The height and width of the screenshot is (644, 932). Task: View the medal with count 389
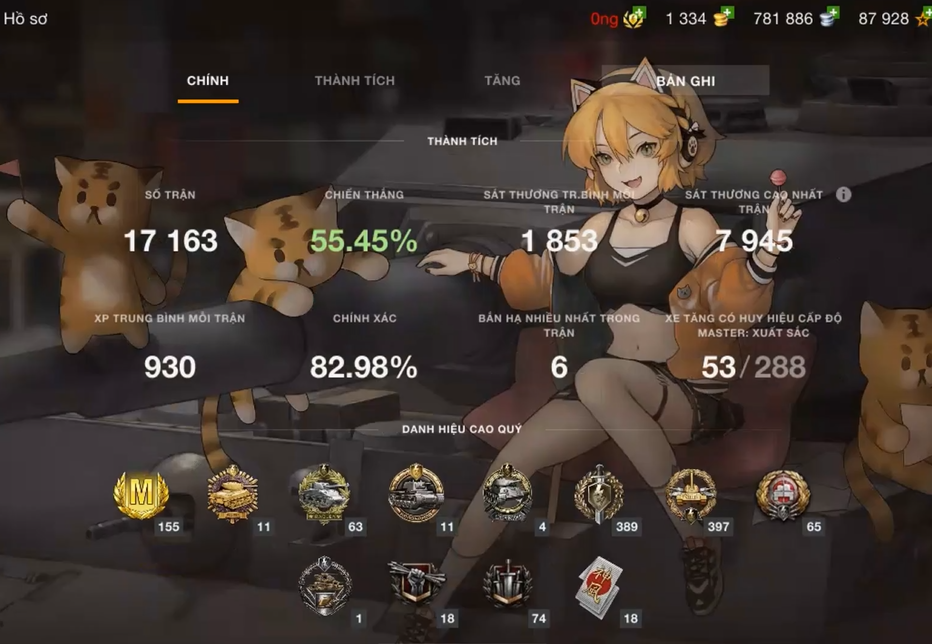click(599, 495)
